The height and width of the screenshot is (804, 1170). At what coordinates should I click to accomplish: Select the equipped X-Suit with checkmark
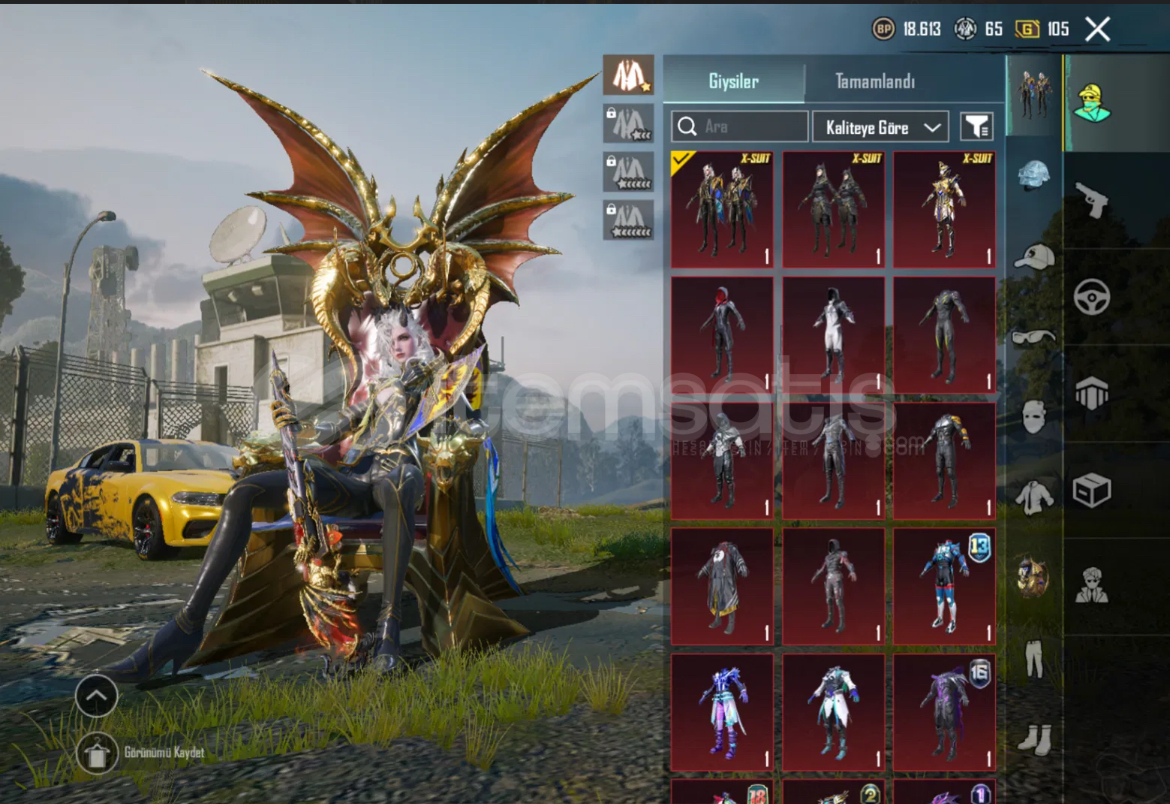point(722,210)
